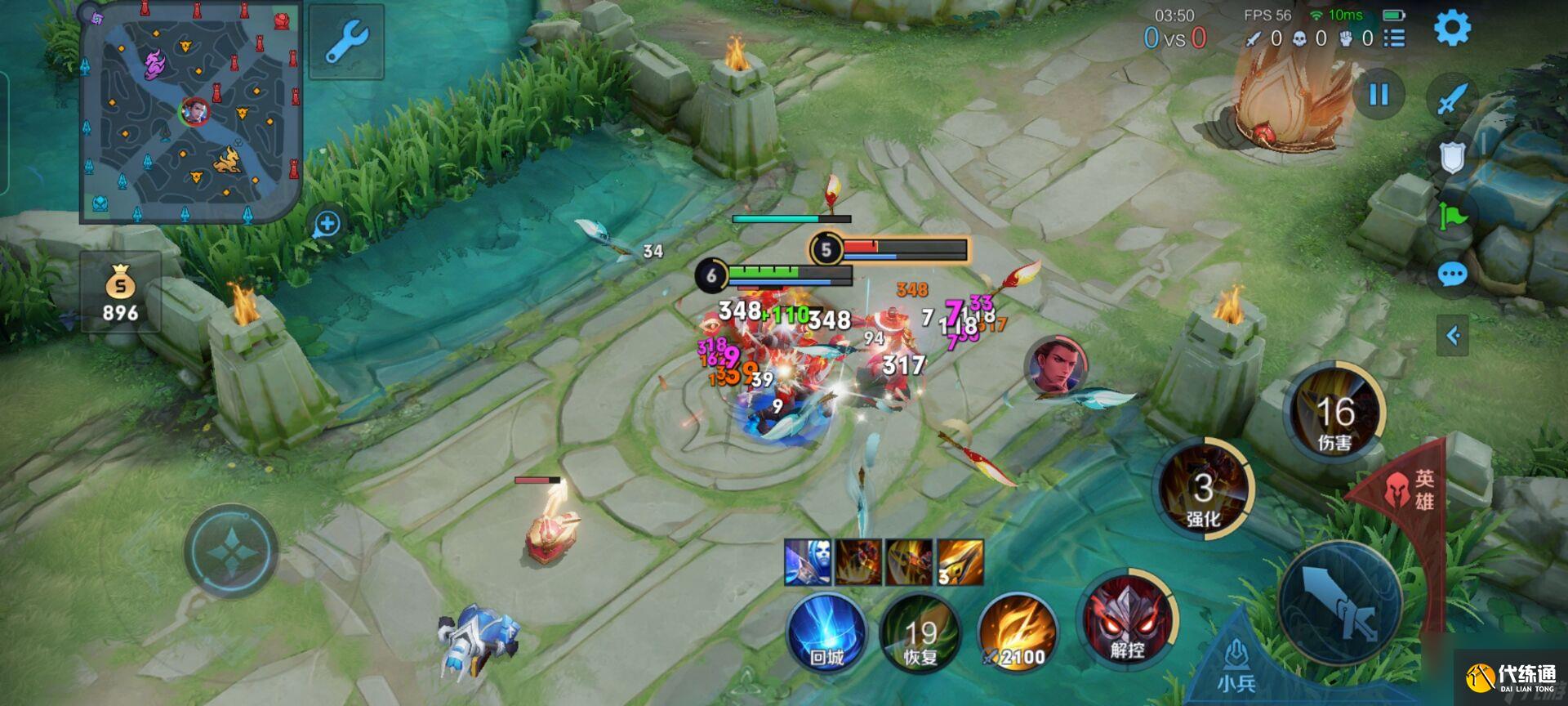
Task: Open the shop via the 896 gold icon
Action: pyautogui.click(x=120, y=296)
